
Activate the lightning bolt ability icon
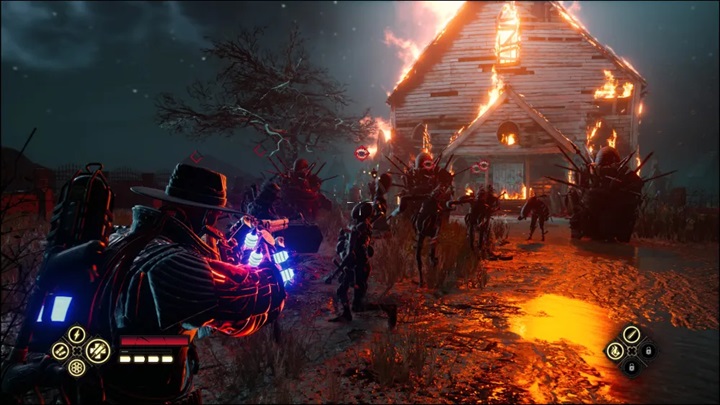click(x=77, y=334)
